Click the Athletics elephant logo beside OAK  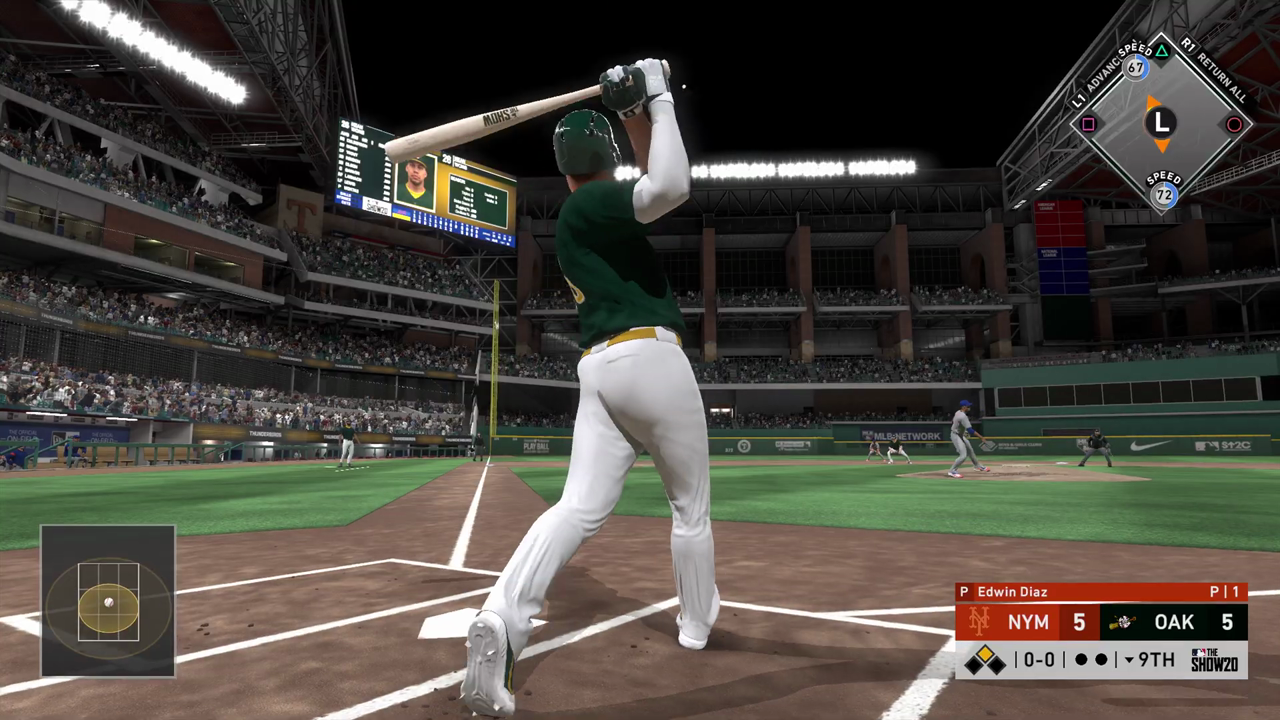click(1122, 621)
